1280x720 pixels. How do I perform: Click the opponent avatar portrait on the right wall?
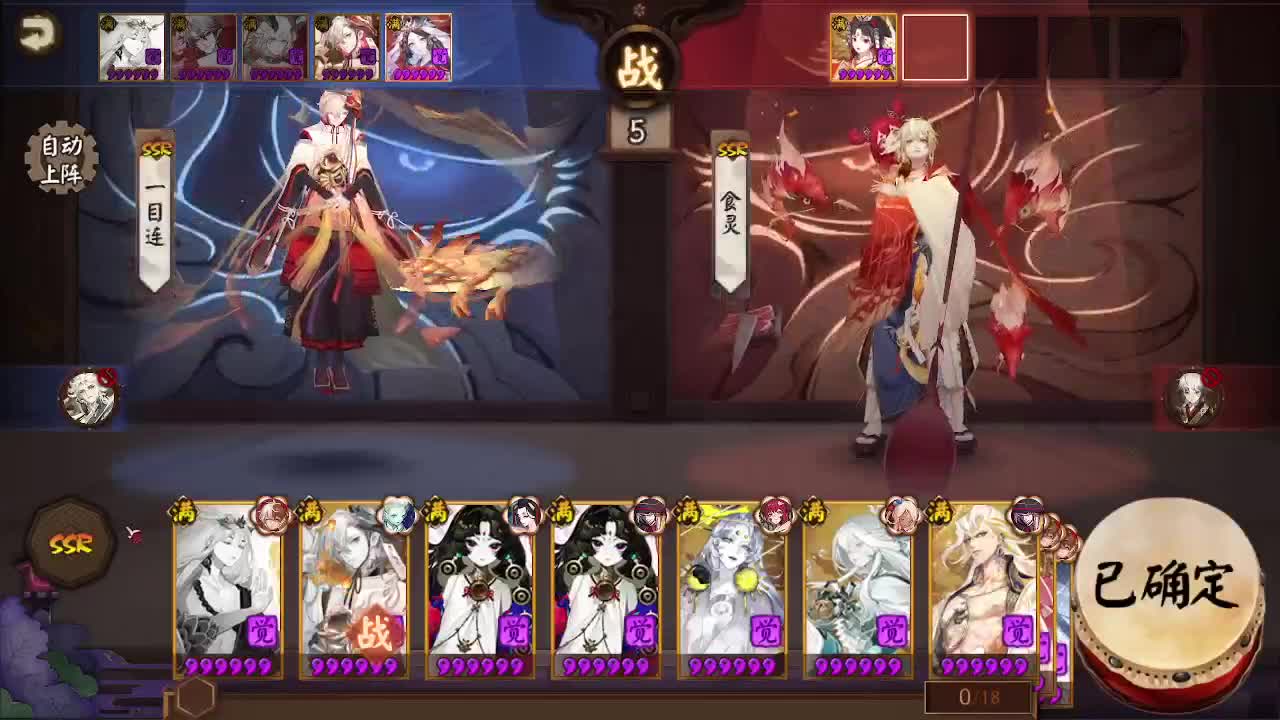click(x=1196, y=398)
